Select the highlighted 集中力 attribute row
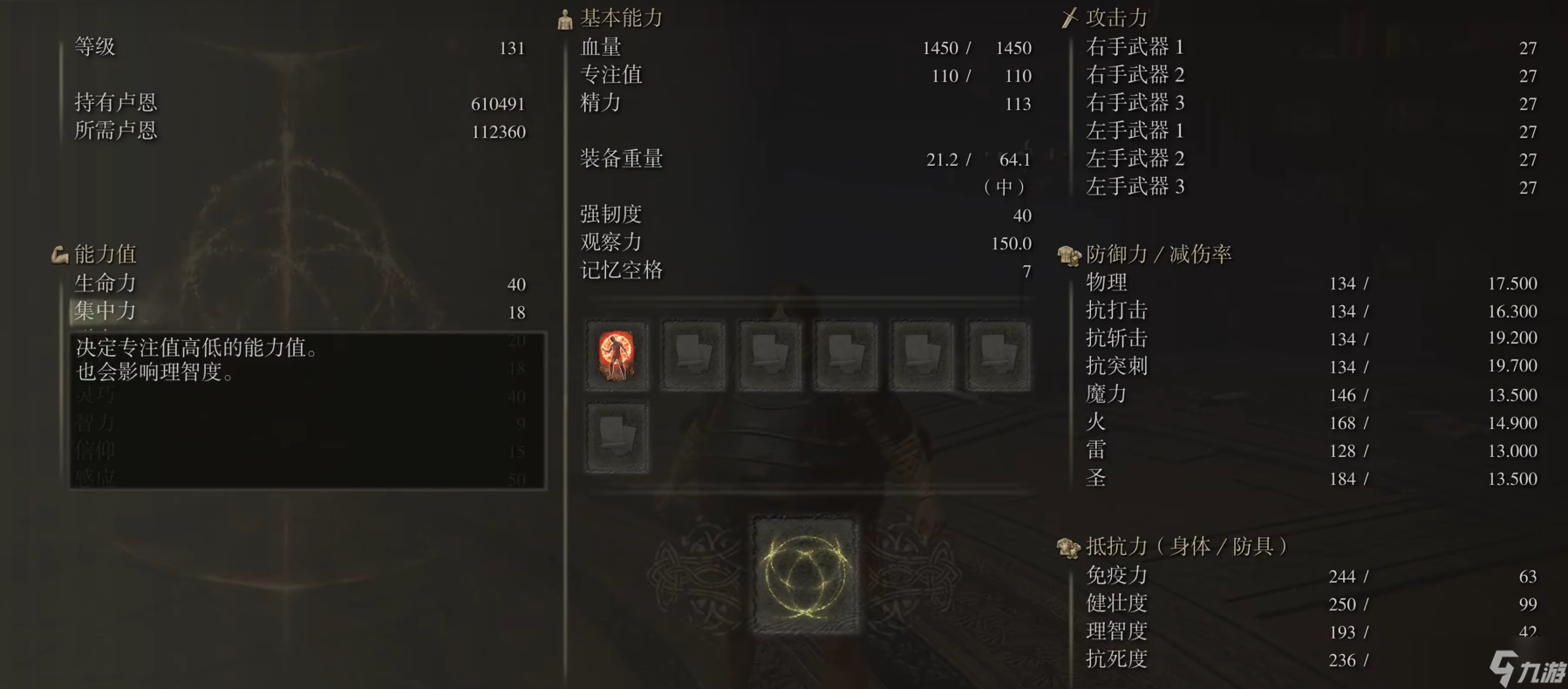Viewport: 1568px width, 689px height. 174,311
